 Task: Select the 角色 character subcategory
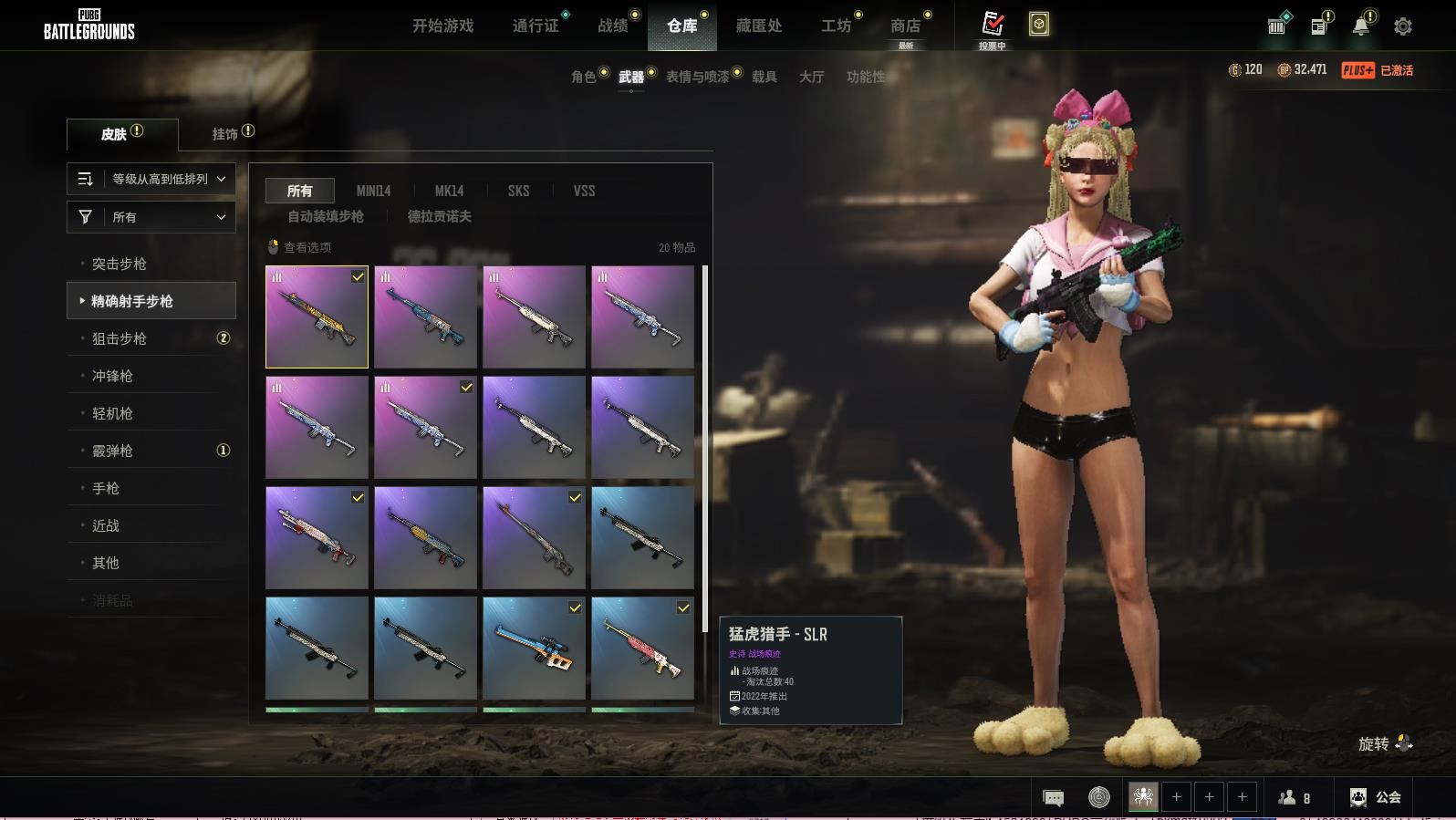(583, 77)
